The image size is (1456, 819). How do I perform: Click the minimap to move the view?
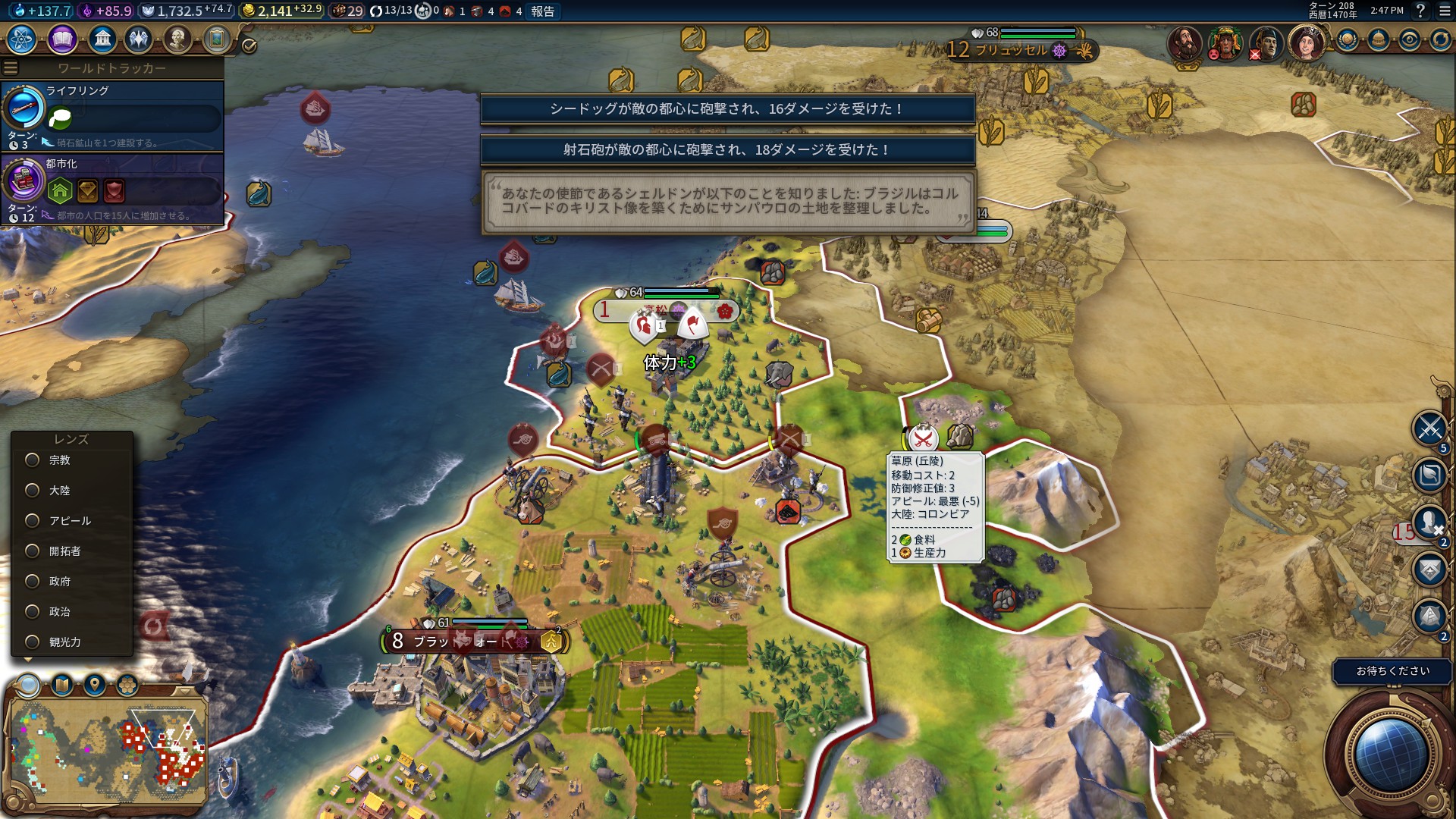tap(106, 751)
